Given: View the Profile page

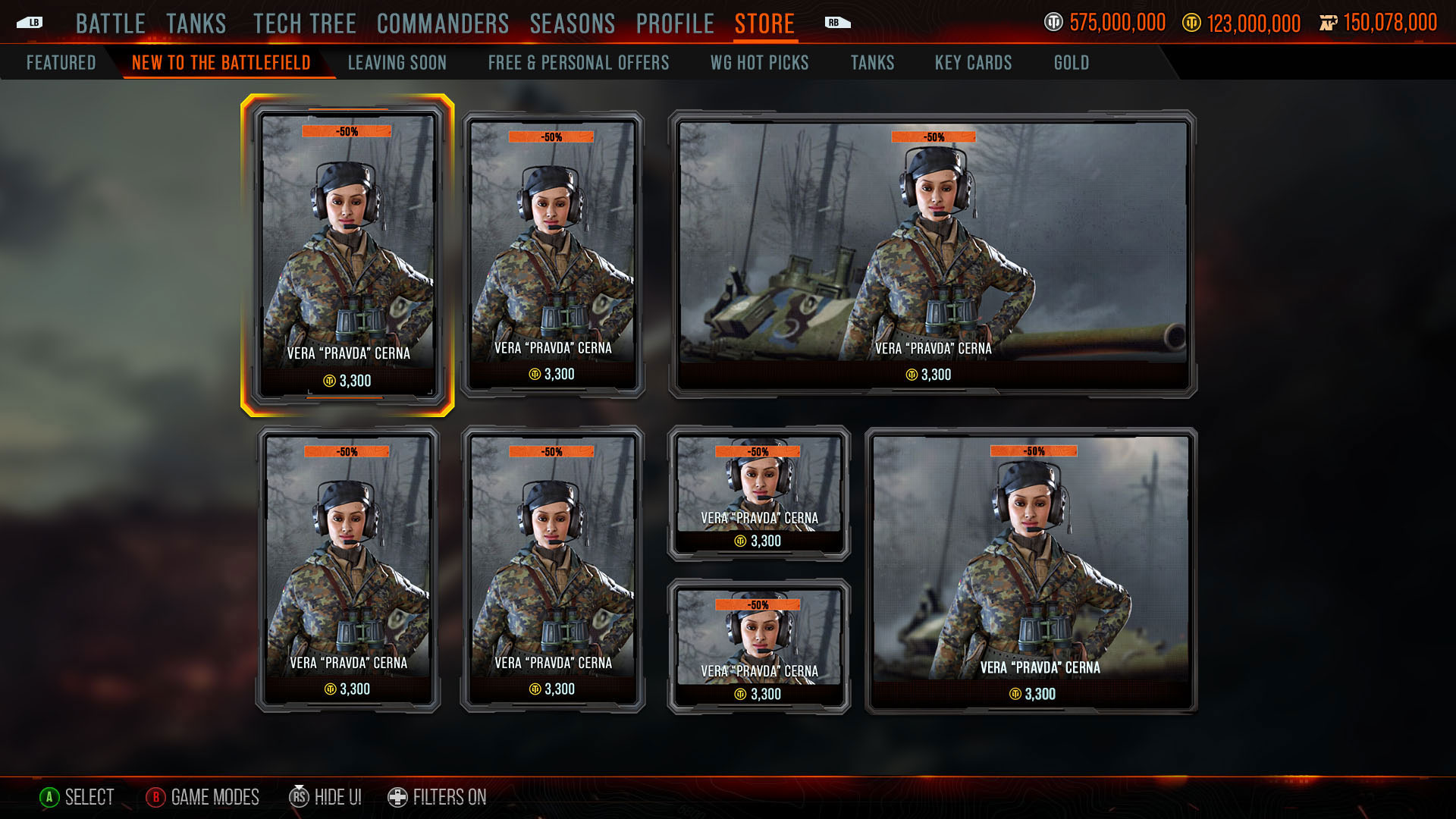Looking at the screenshot, I should (675, 24).
